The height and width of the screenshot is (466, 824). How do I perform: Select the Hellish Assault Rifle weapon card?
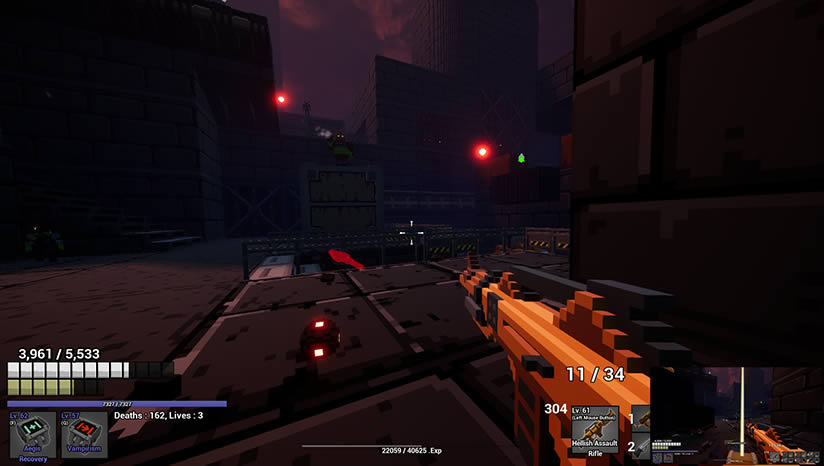pos(594,430)
